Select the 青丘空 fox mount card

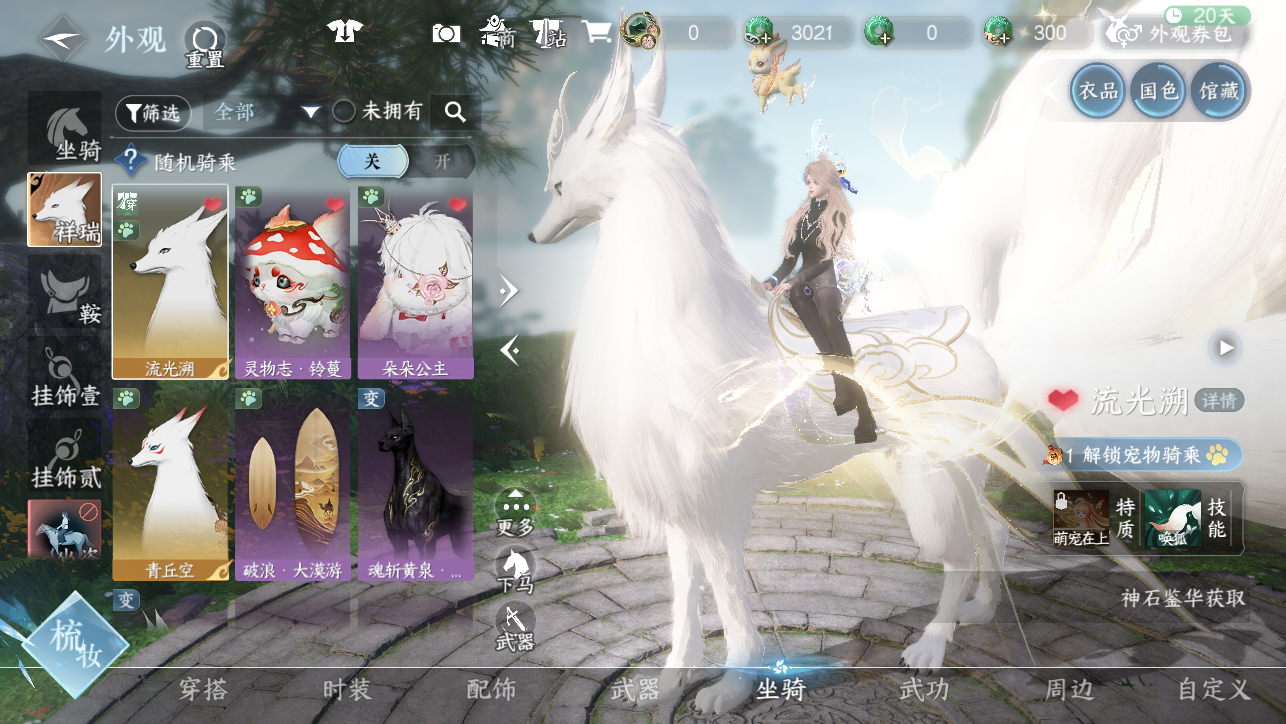[x=170, y=484]
